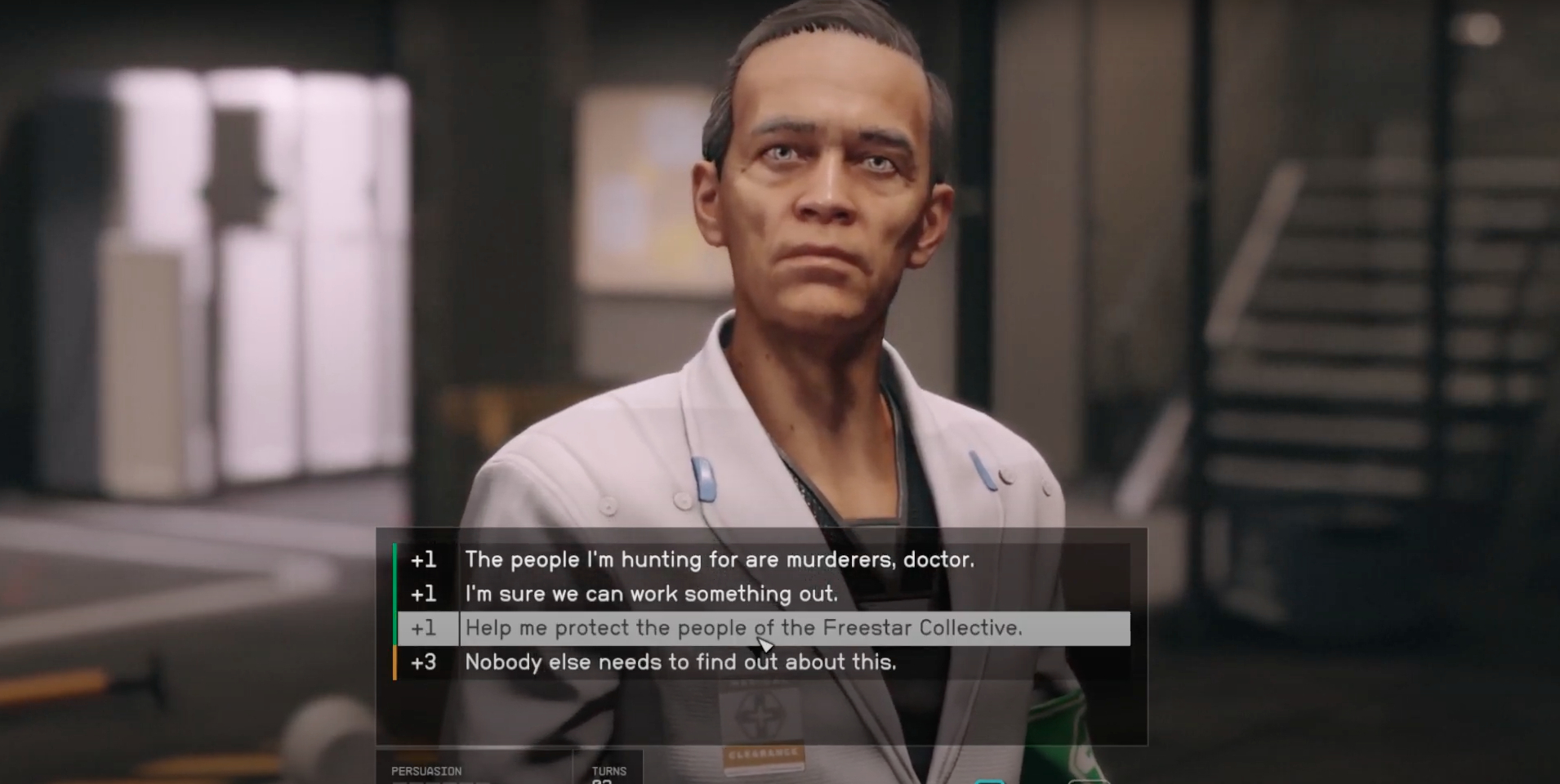1560x784 pixels.
Task: Click the +1 icon beside the murderers dialogue option
Action: (x=424, y=559)
